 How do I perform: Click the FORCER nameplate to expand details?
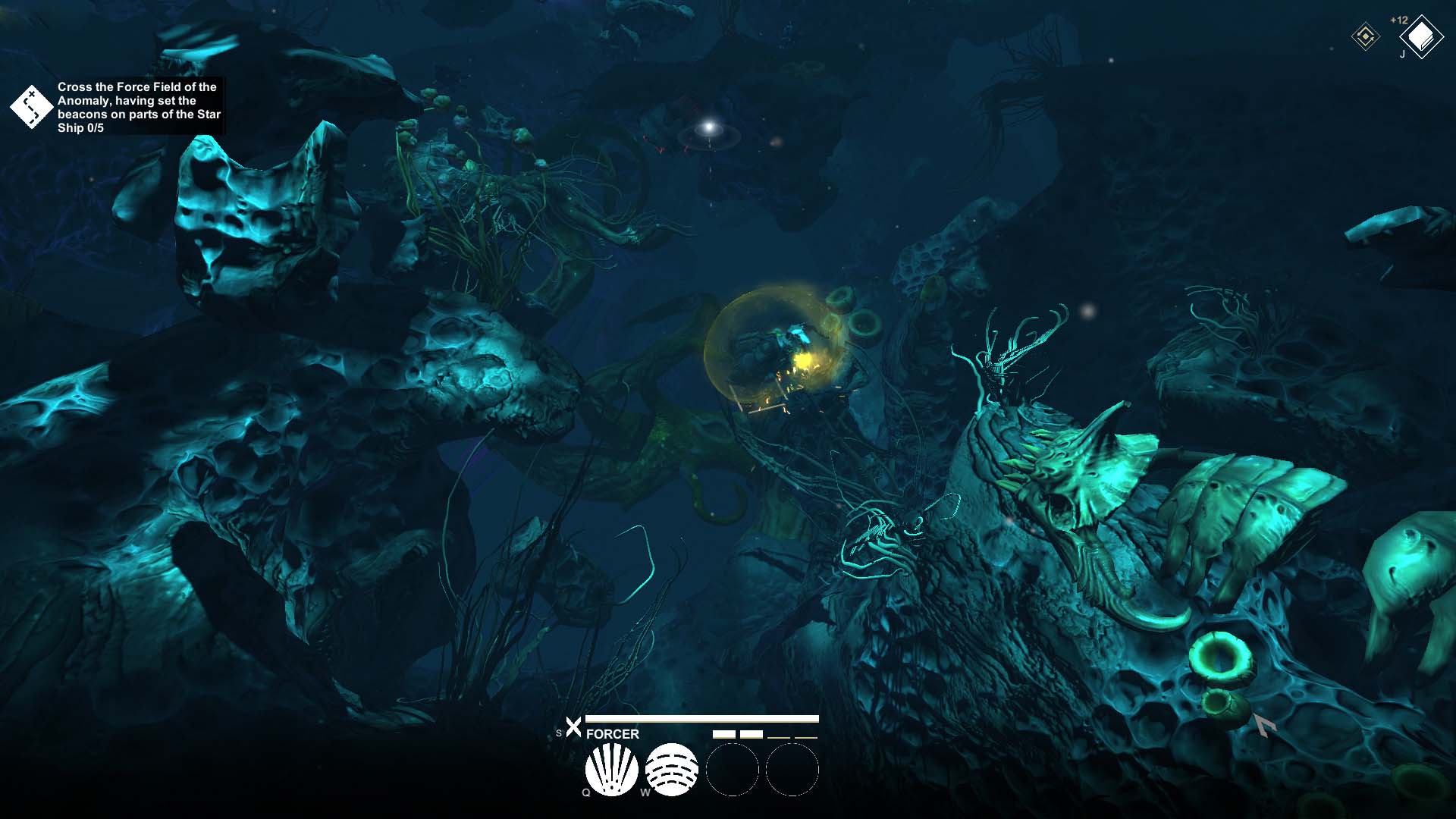(x=611, y=734)
